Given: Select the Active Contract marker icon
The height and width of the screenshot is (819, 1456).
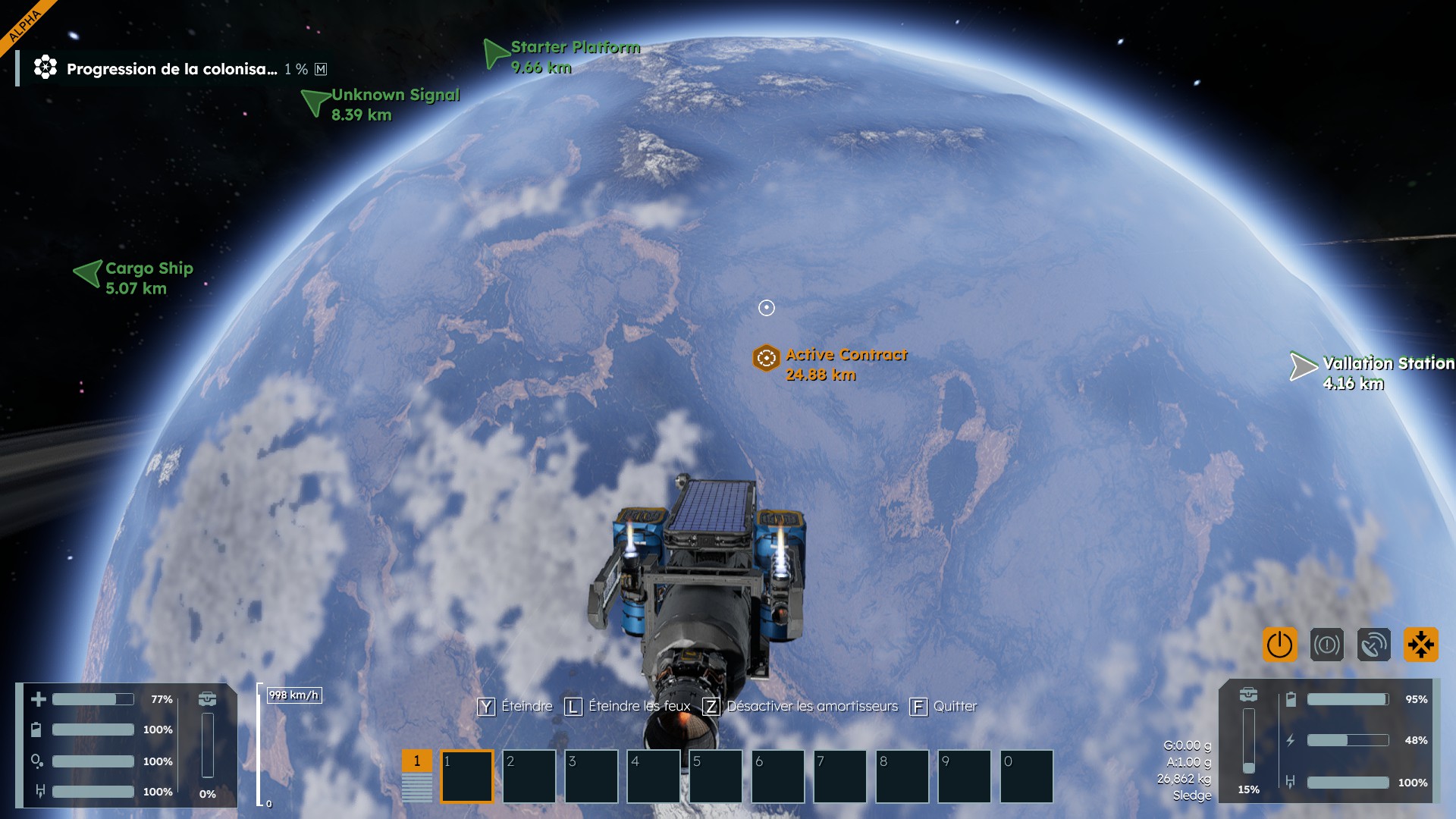Looking at the screenshot, I should 766,358.
